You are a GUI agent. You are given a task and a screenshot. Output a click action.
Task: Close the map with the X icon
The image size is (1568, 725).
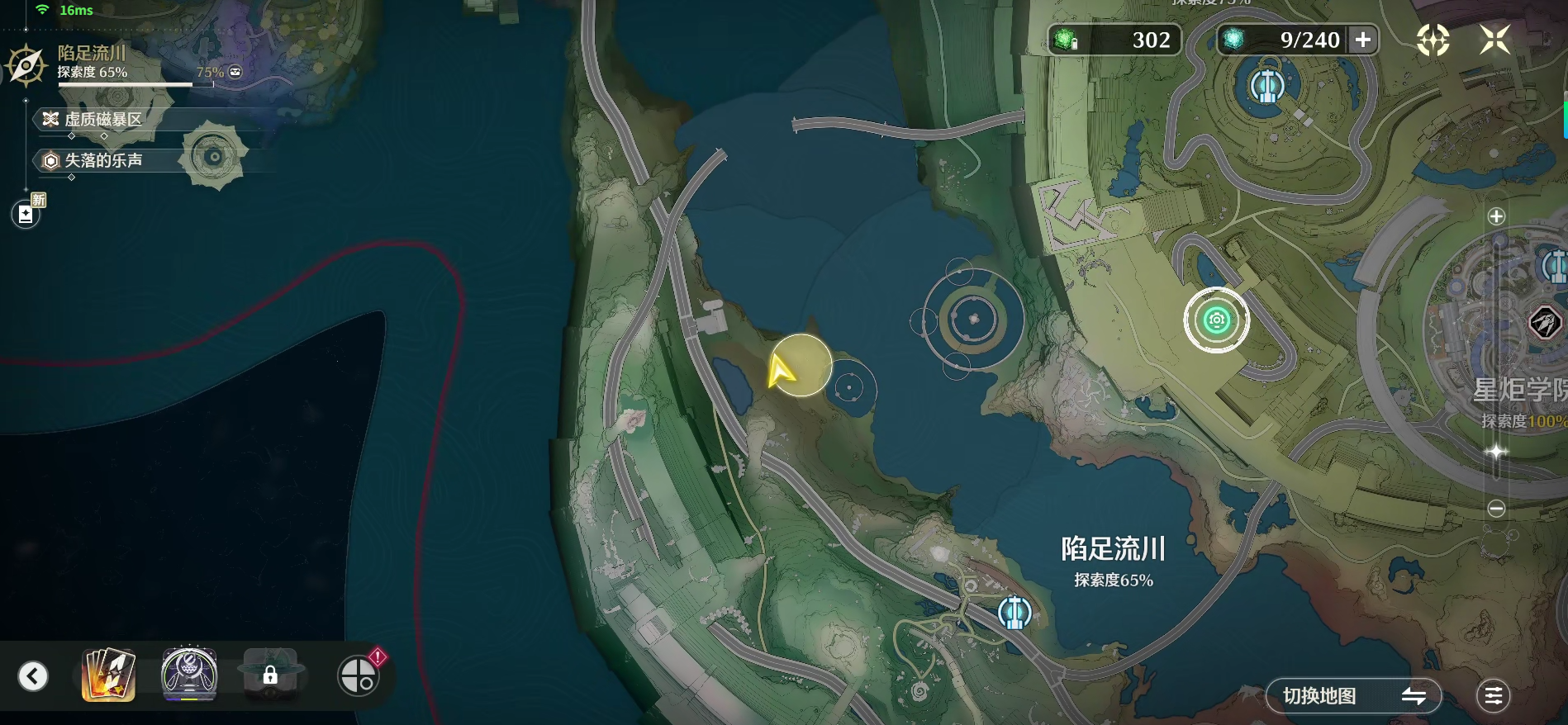(1494, 40)
